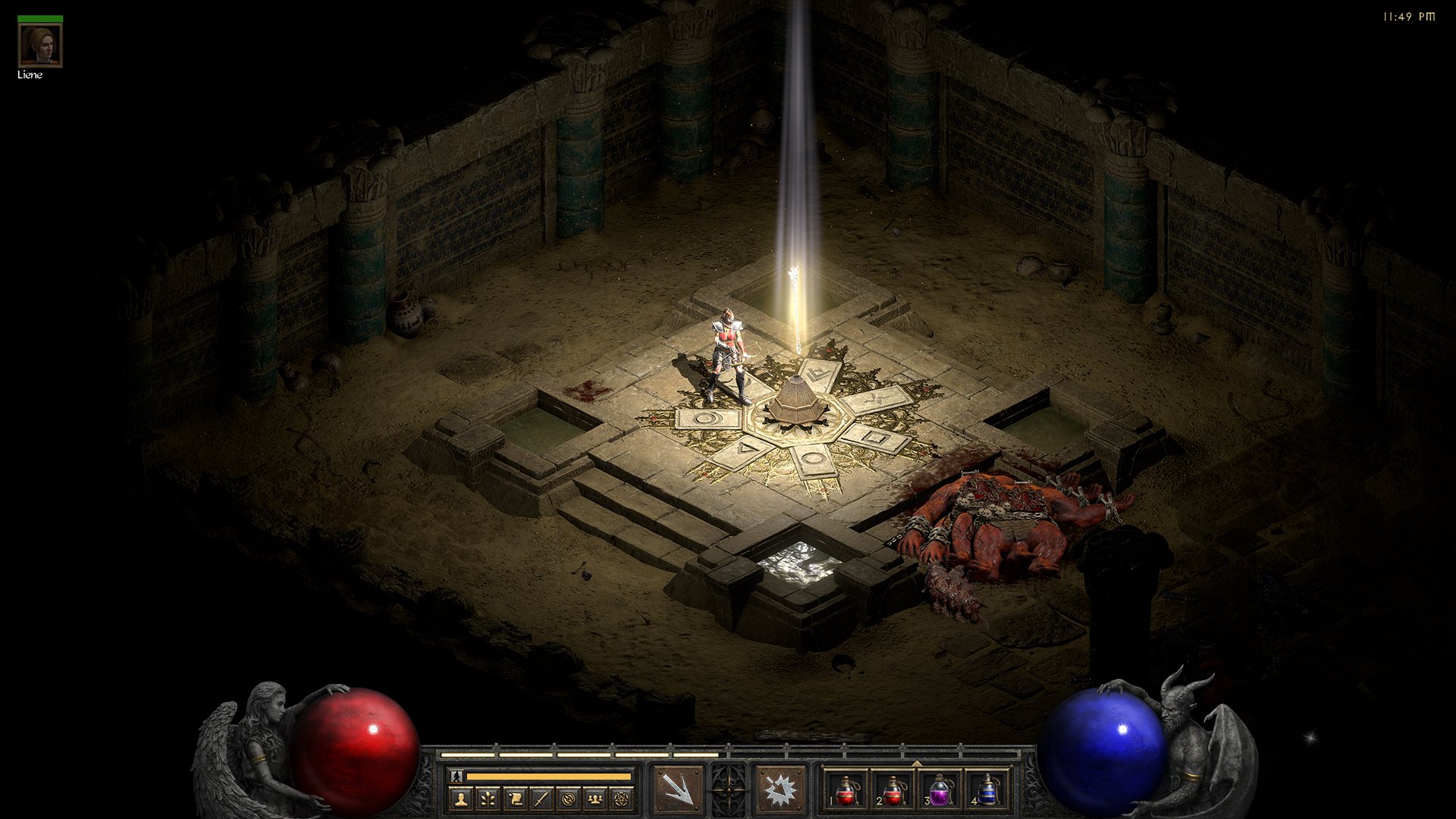Open the automap button
This screenshot has height=819, width=1456.
(x=568, y=798)
